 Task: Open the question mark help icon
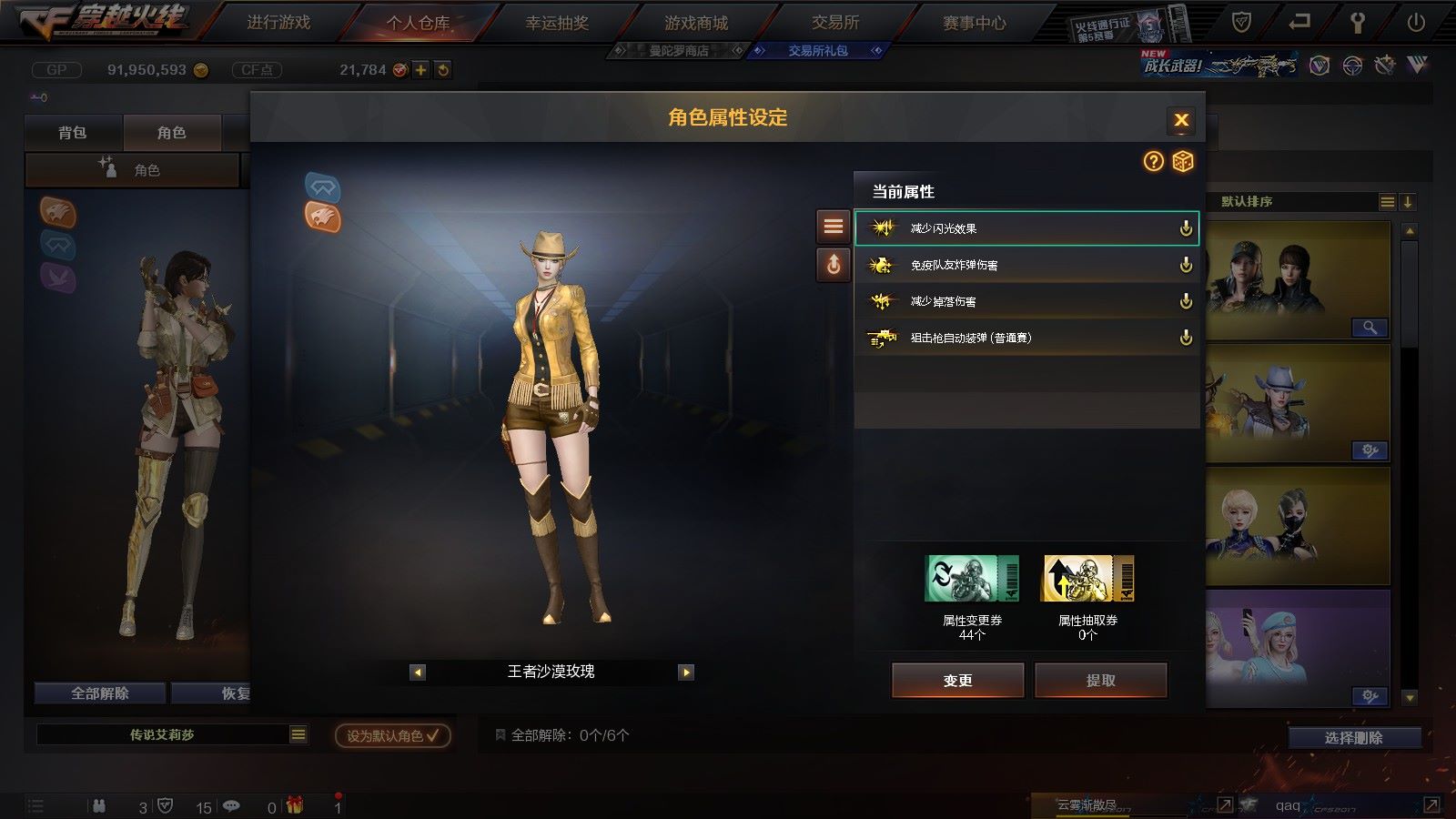tap(1153, 161)
